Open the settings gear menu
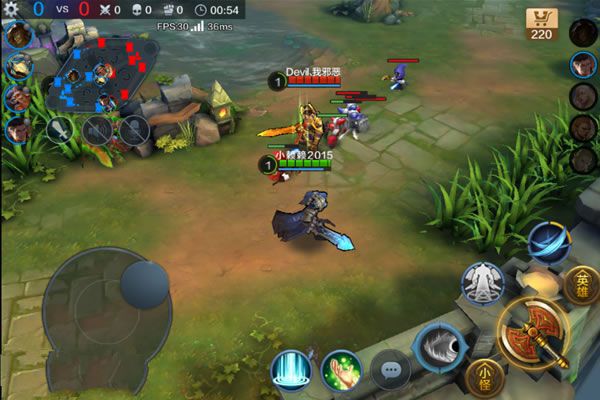Image resolution: width=600 pixels, height=400 pixels. 12,9
